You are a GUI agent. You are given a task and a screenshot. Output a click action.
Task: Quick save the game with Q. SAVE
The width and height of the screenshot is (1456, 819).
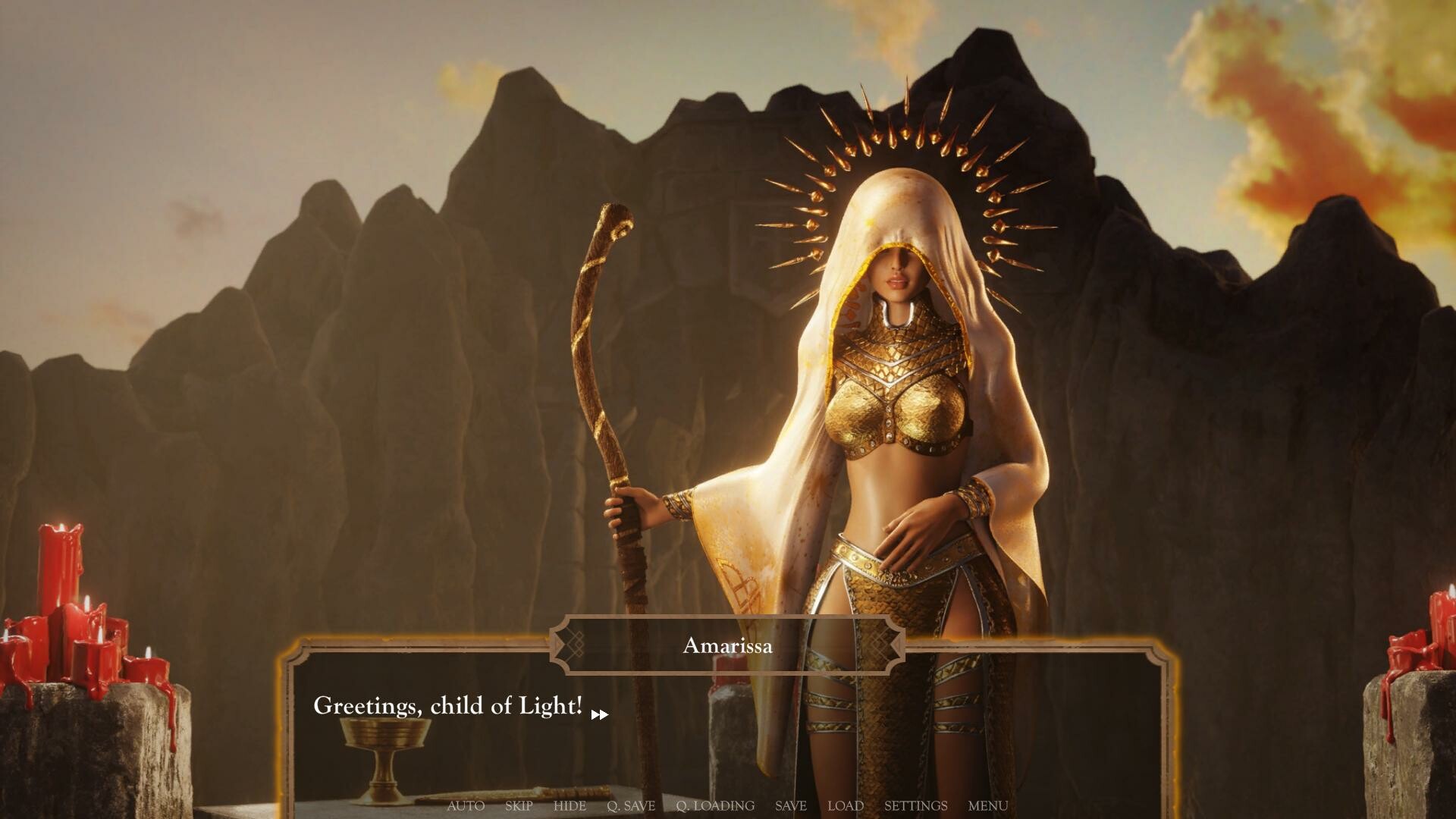[631, 806]
